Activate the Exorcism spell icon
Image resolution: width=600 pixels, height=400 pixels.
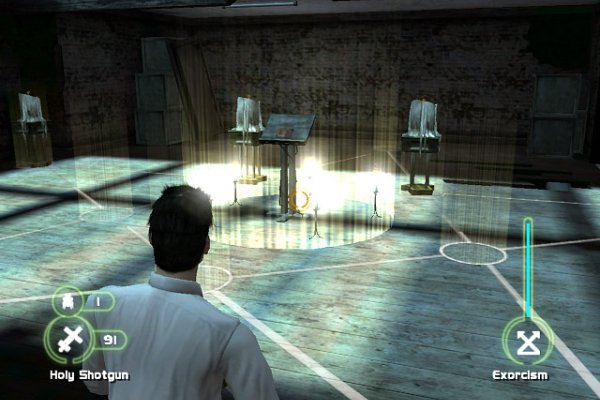pos(526,342)
